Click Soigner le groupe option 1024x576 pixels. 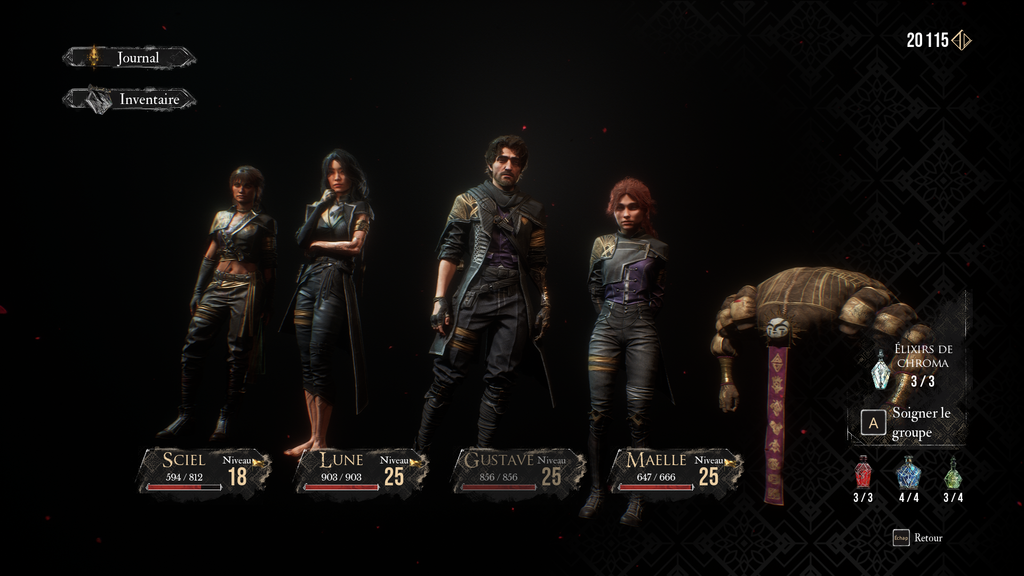click(908, 424)
